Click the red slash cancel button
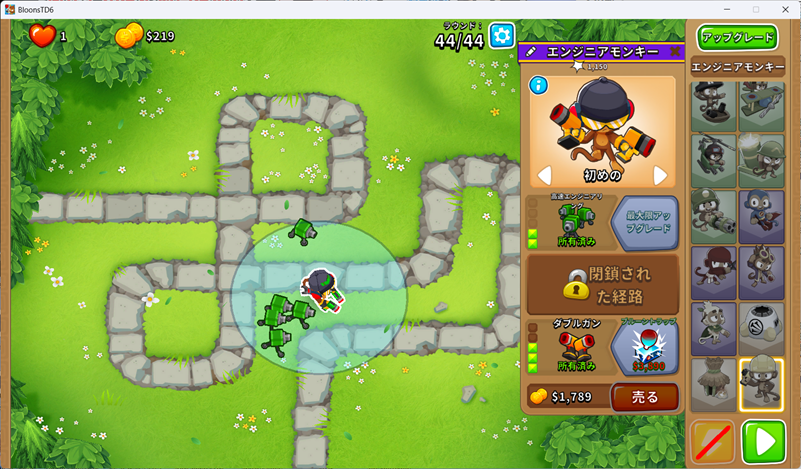801x469 pixels. tap(712, 441)
